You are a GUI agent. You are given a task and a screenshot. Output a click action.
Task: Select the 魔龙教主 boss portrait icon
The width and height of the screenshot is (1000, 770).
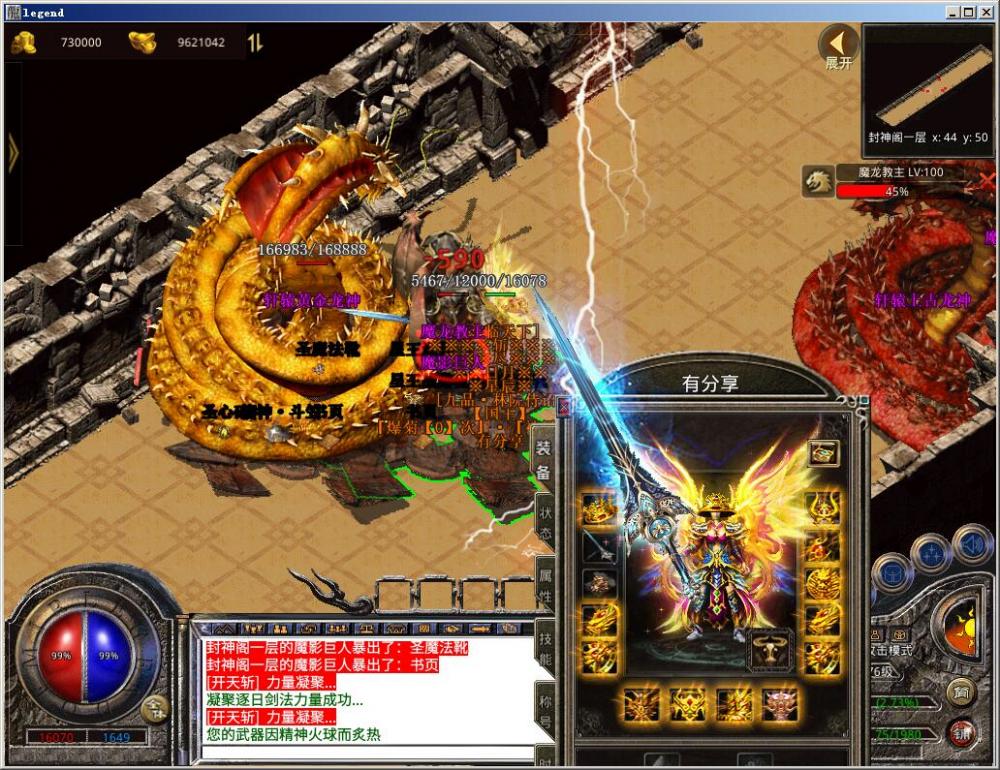(817, 181)
